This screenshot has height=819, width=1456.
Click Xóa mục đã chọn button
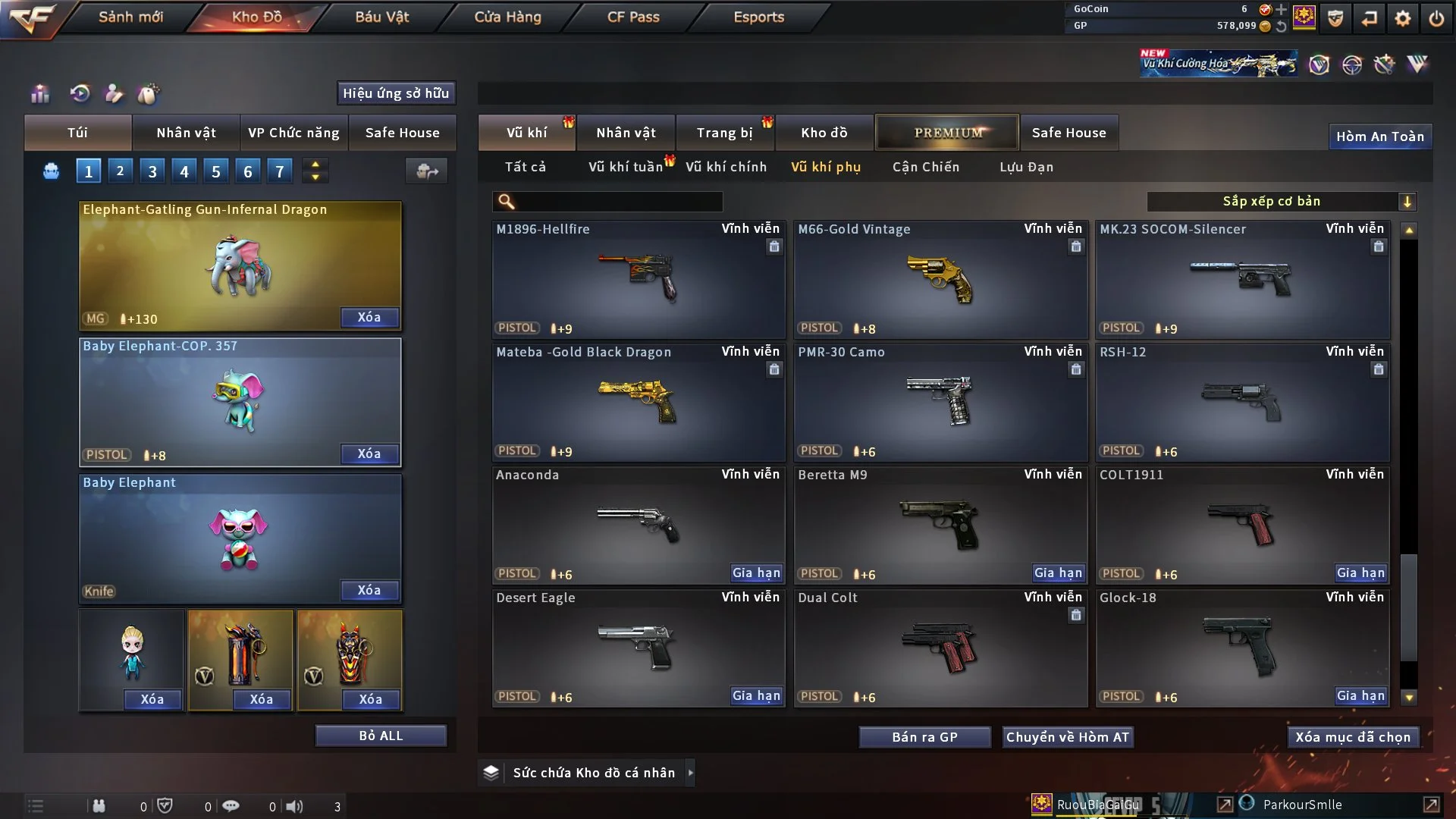point(1353,737)
